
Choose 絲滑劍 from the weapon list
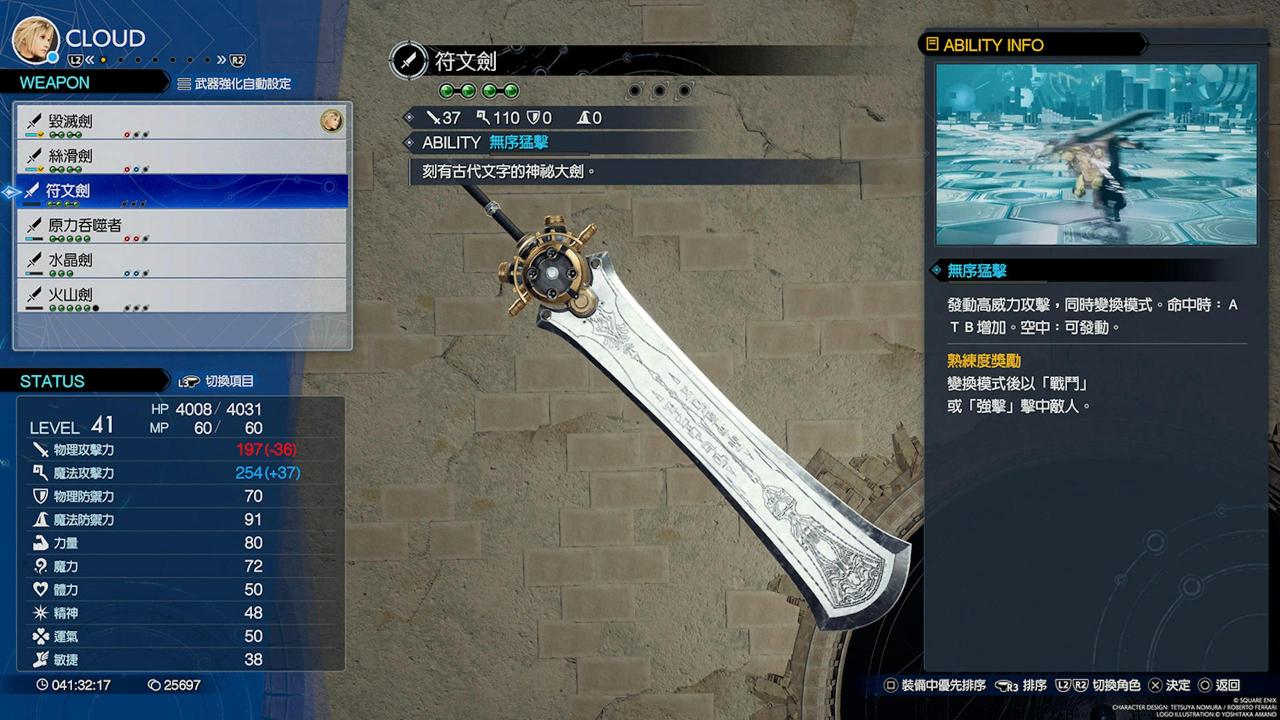point(182,156)
